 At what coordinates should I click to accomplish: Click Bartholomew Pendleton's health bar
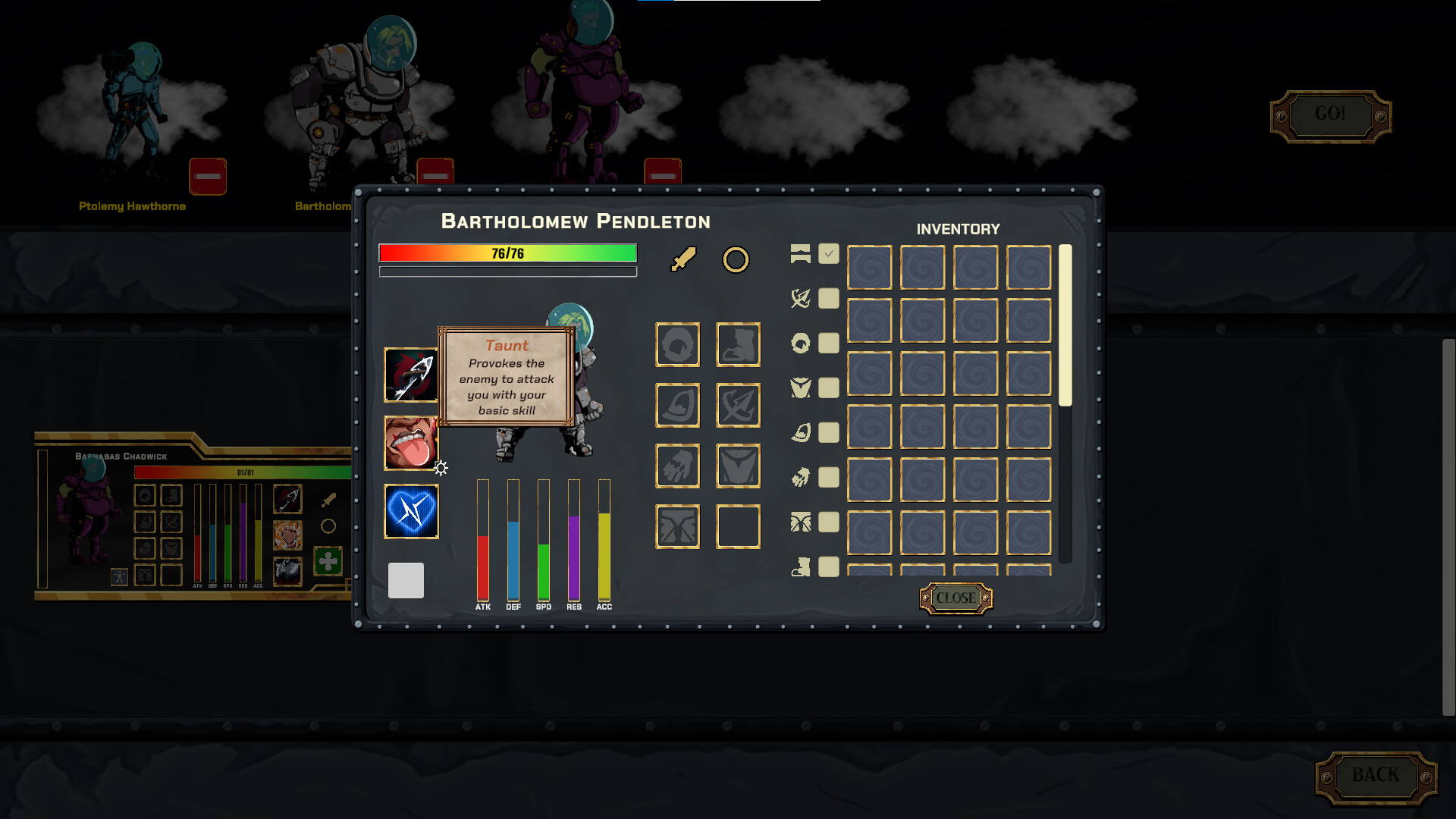(x=507, y=253)
